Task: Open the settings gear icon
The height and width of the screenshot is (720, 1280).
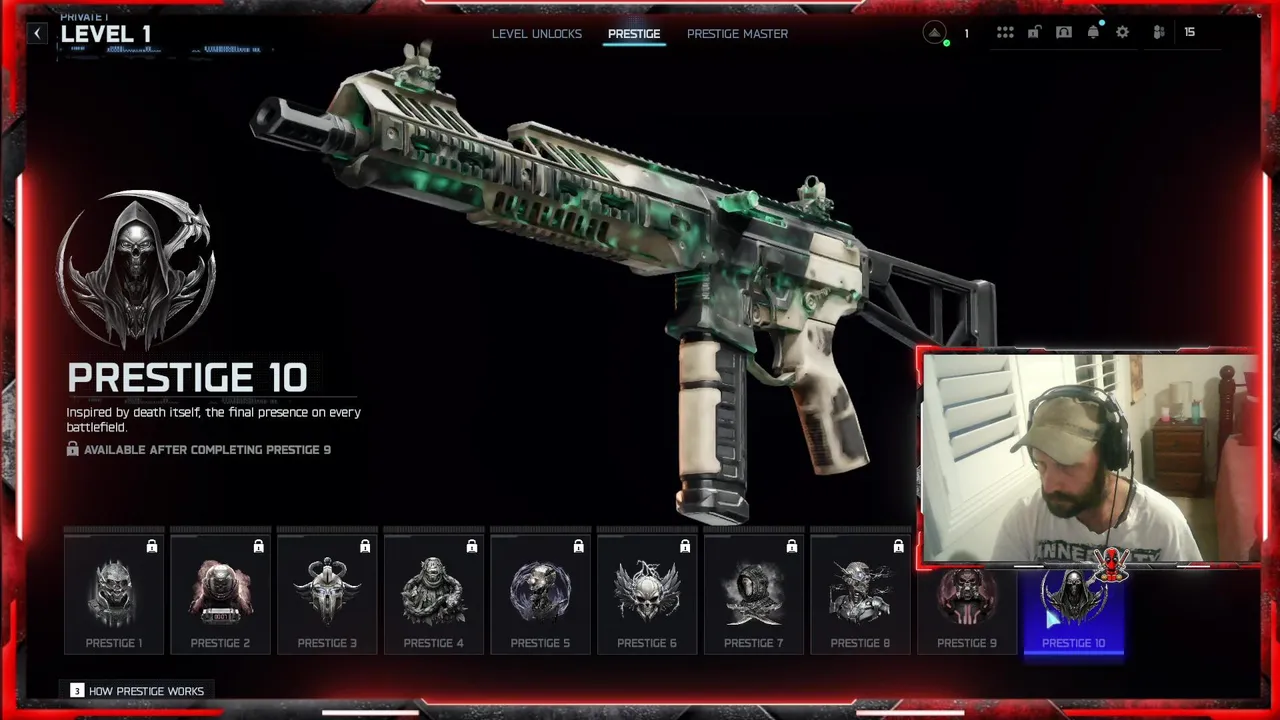Action: tap(1122, 32)
